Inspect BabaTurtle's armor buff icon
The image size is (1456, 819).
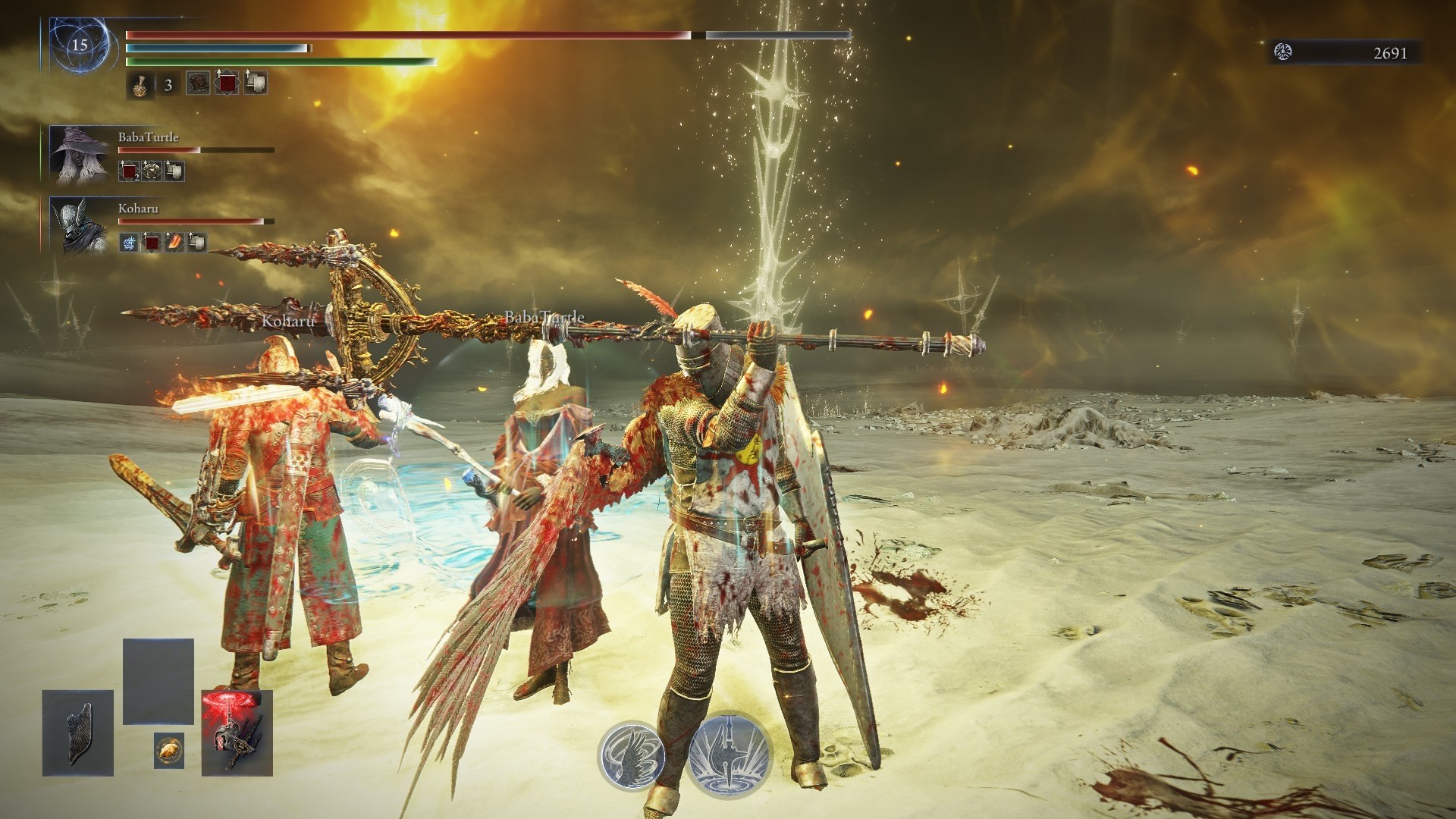coord(152,172)
